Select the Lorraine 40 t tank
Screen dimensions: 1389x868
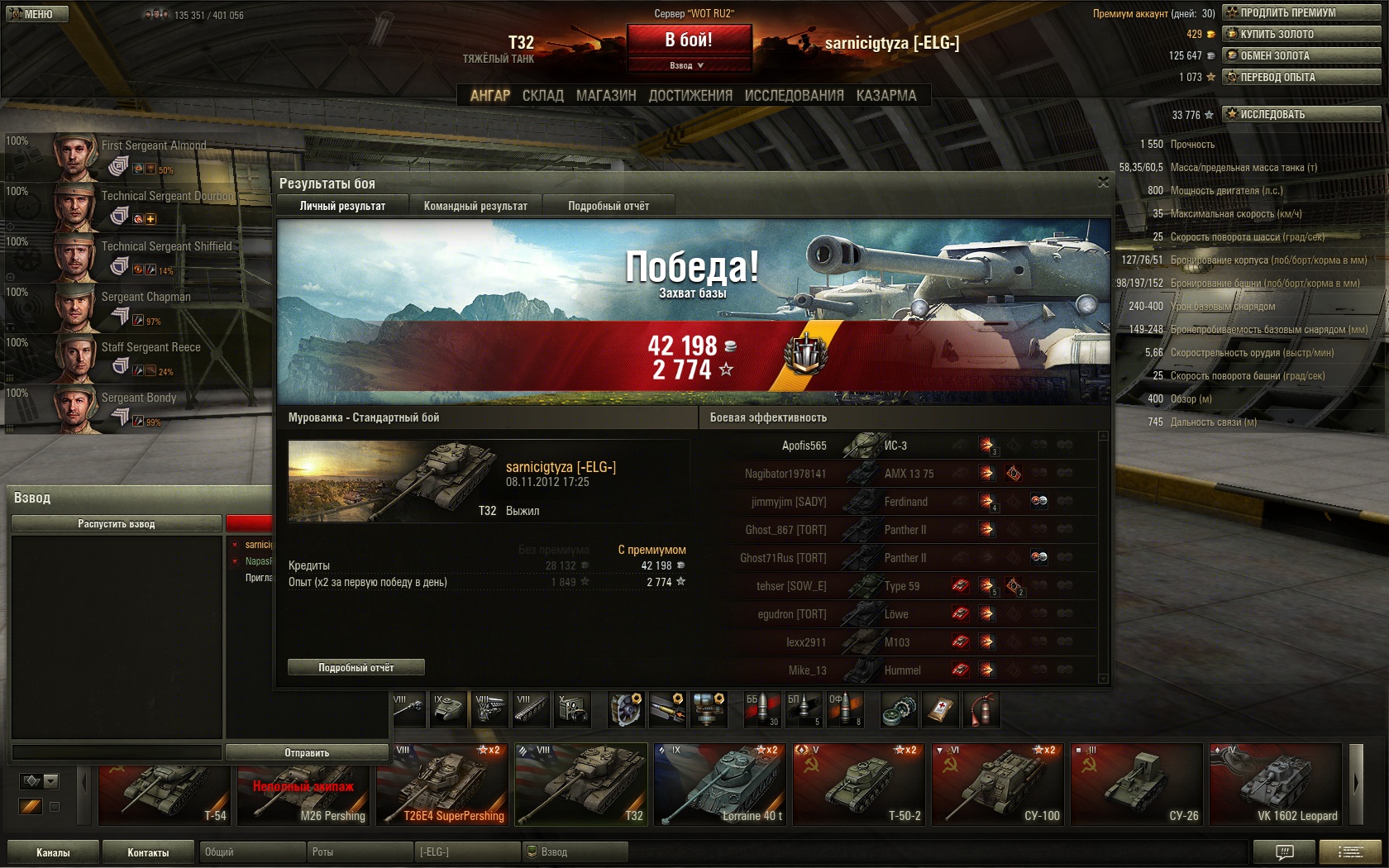tap(719, 785)
